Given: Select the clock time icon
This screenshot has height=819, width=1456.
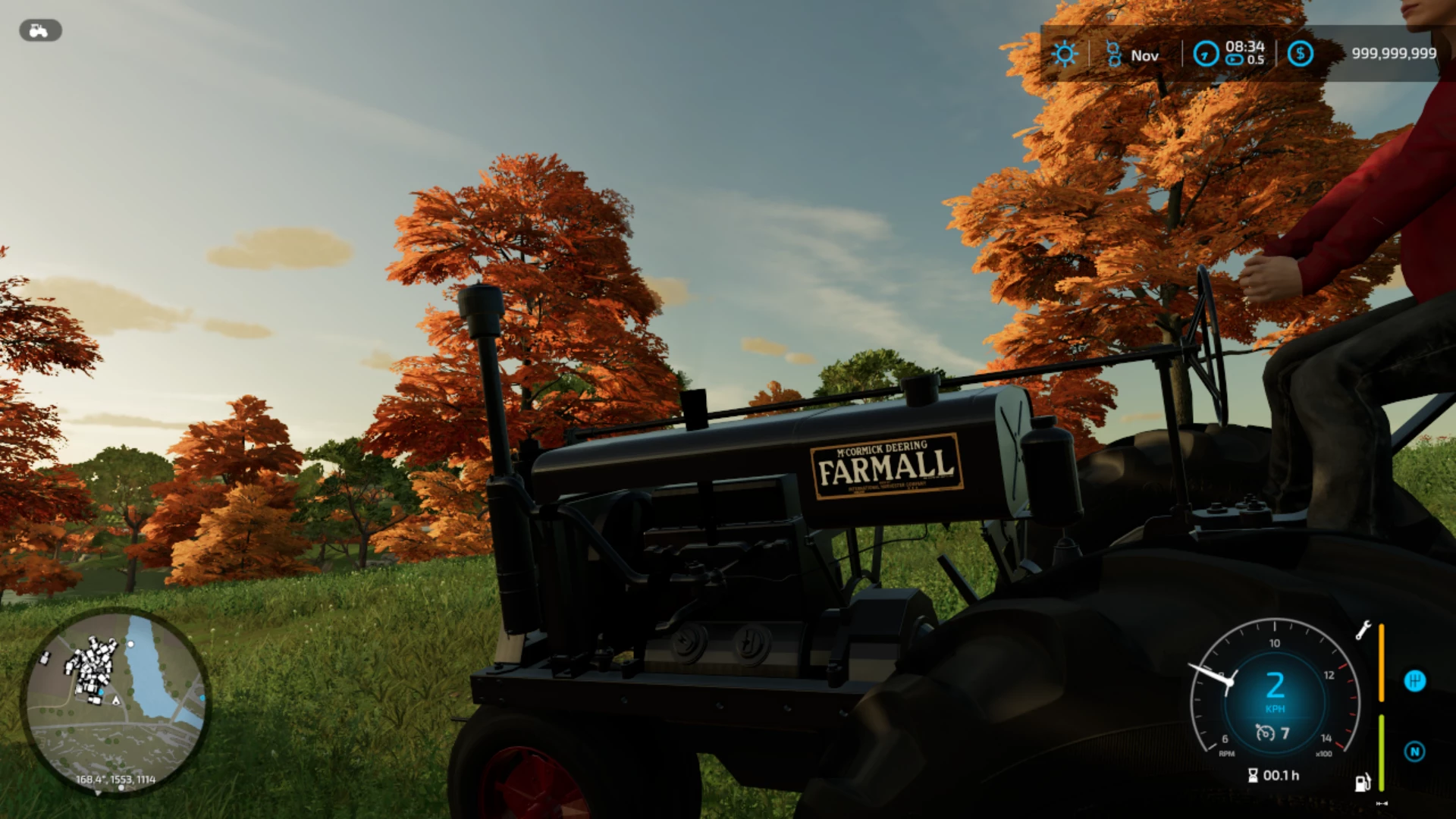Looking at the screenshot, I should coord(1206,55).
